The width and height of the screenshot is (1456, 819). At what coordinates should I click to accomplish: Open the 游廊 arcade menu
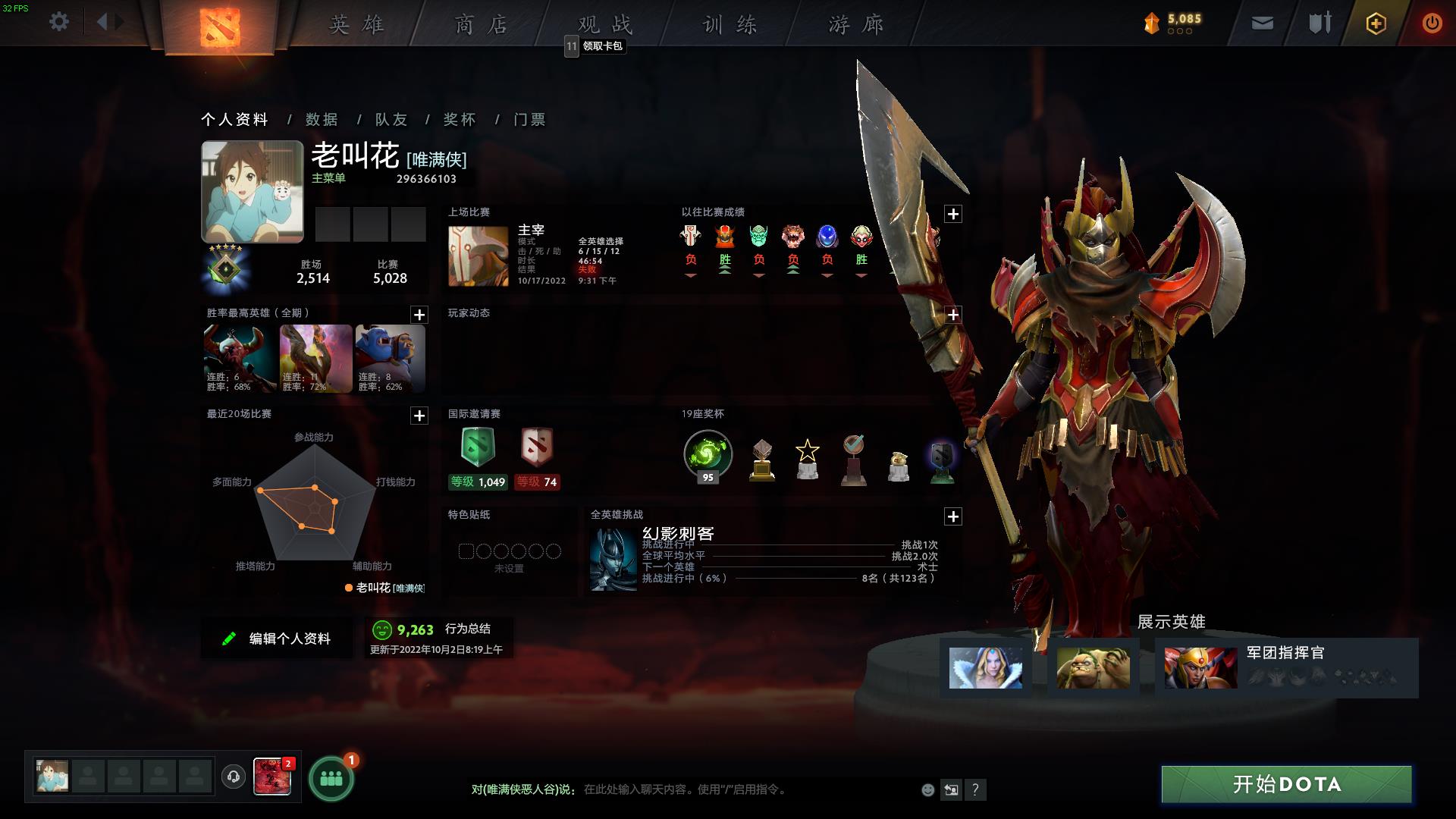tap(856, 25)
